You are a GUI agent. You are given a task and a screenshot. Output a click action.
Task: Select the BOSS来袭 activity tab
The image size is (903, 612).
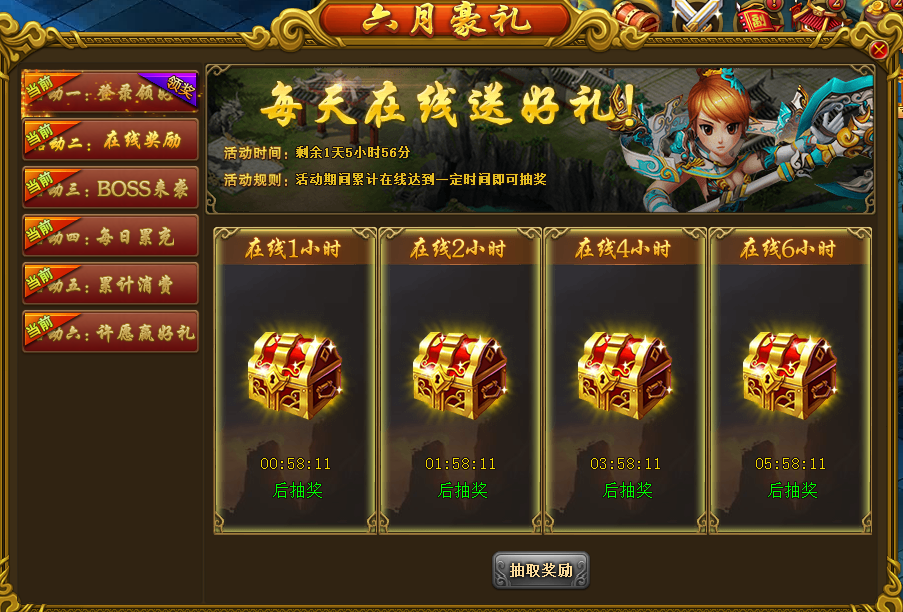pos(111,188)
